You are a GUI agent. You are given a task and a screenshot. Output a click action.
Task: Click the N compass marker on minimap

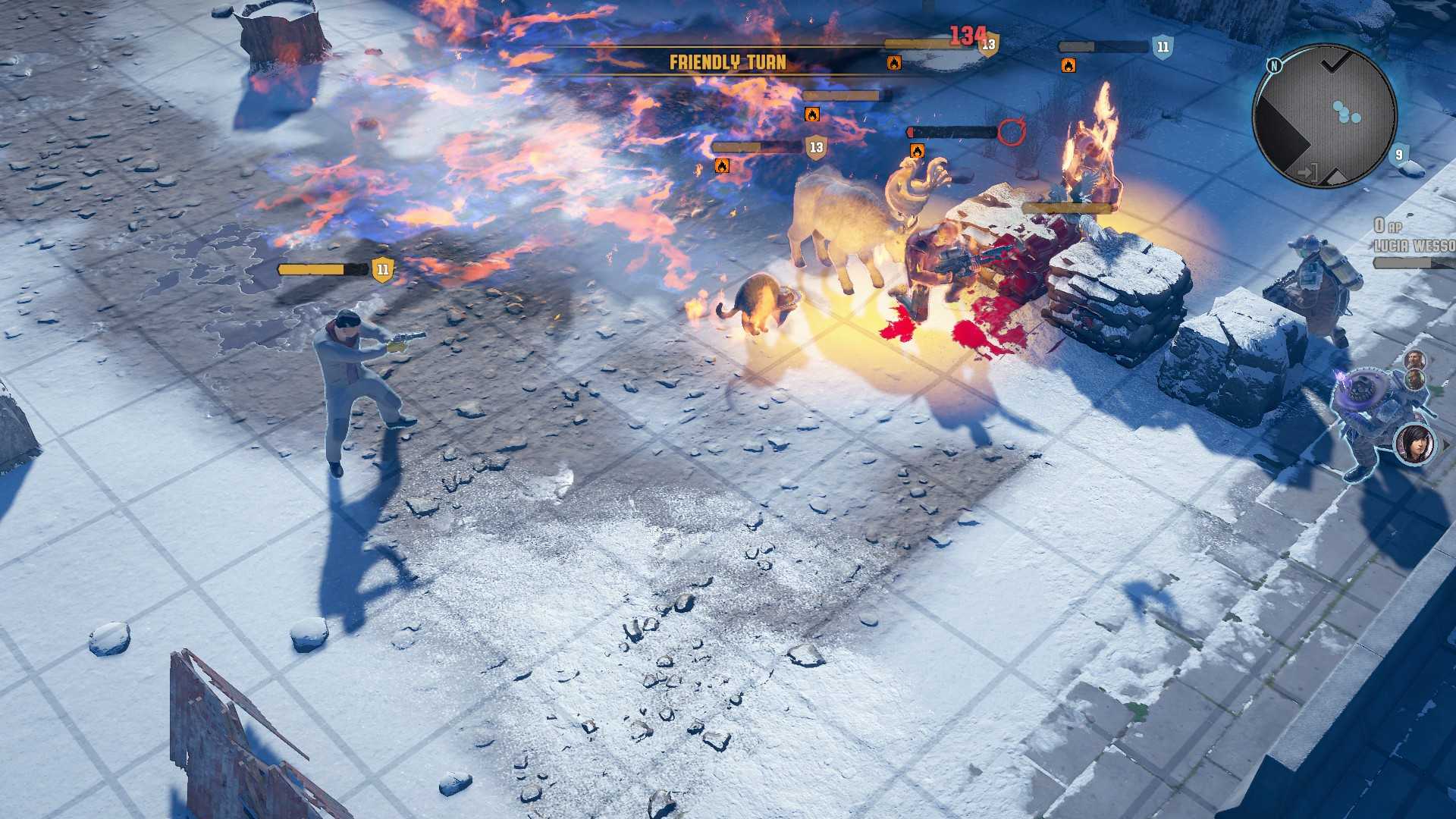1274,66
